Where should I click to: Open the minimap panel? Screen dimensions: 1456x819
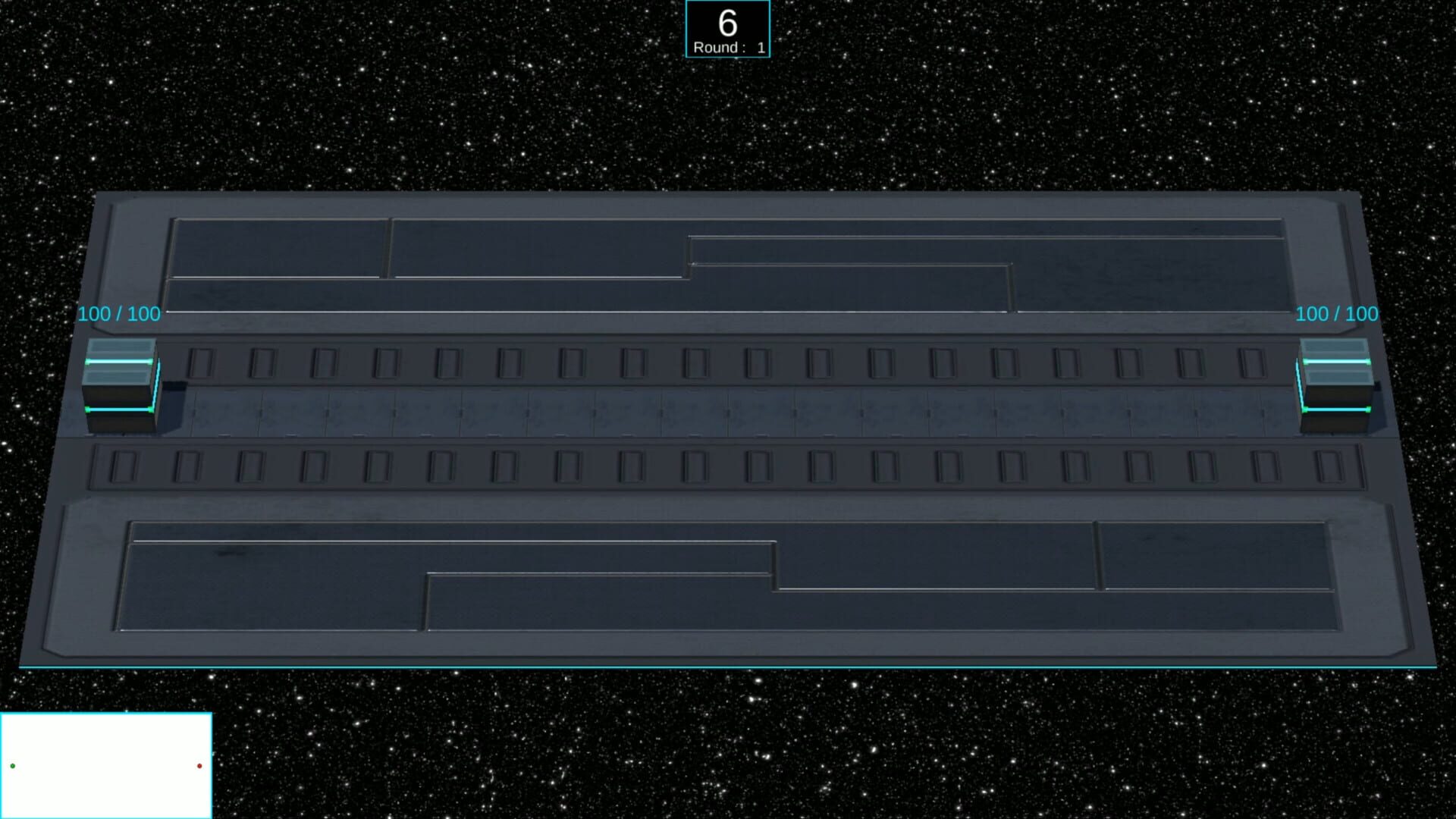coord(106,762)
